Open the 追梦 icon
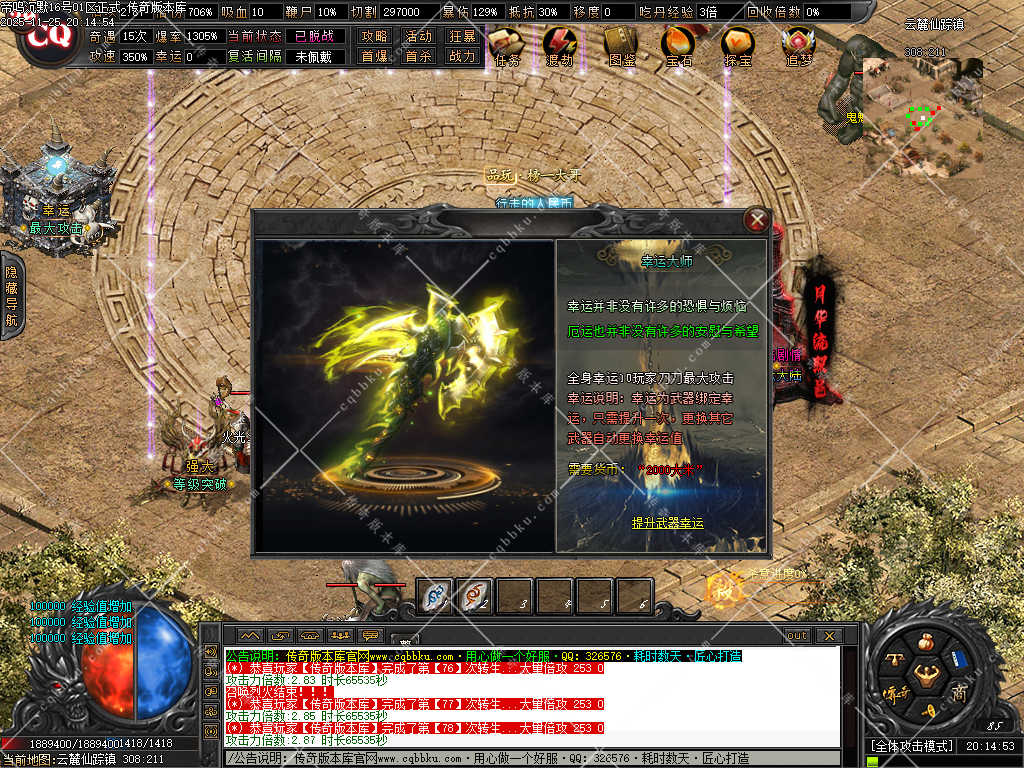This screenshot has width=1024, height=768. pyautogui.click(x=798, y=45)
